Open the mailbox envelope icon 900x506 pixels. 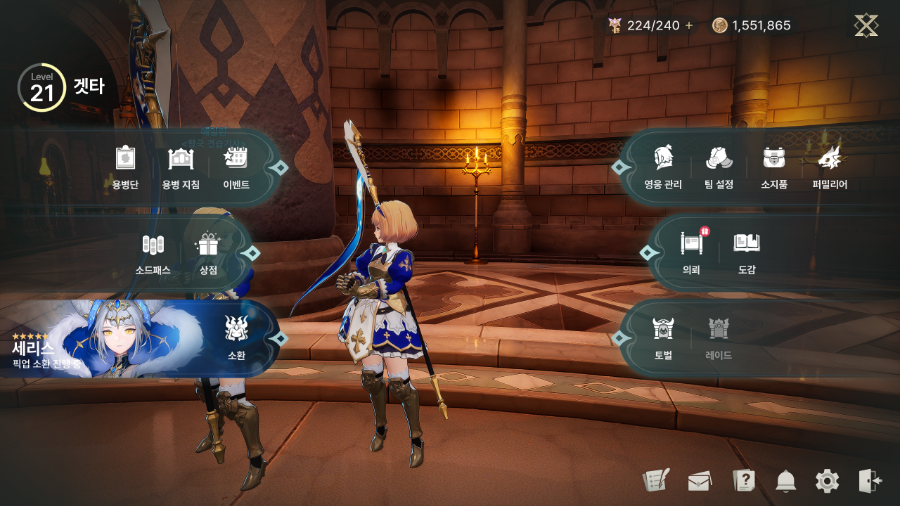(699, 481)
